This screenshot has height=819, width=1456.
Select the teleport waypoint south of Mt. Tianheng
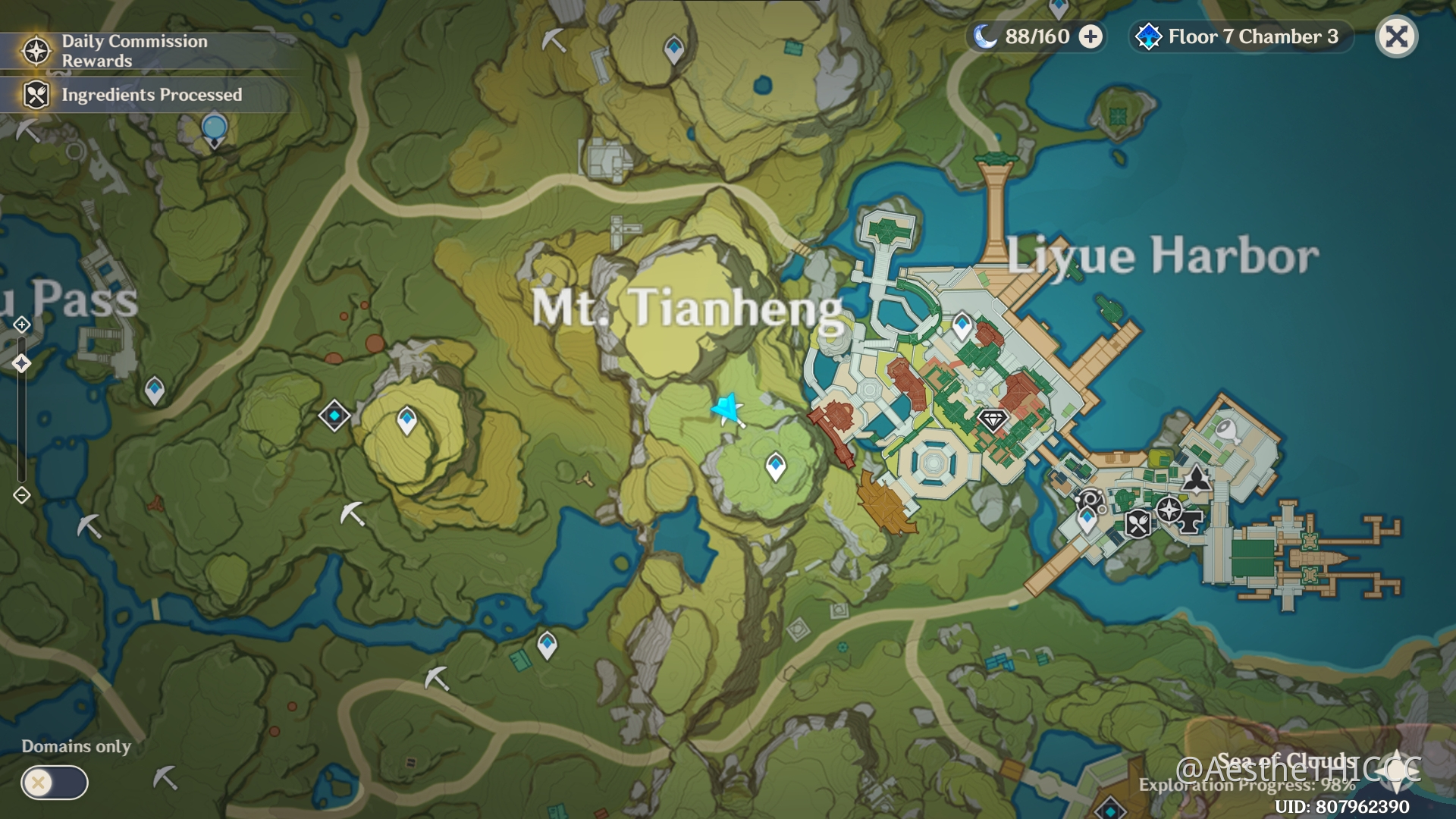(x=774, y=464)
